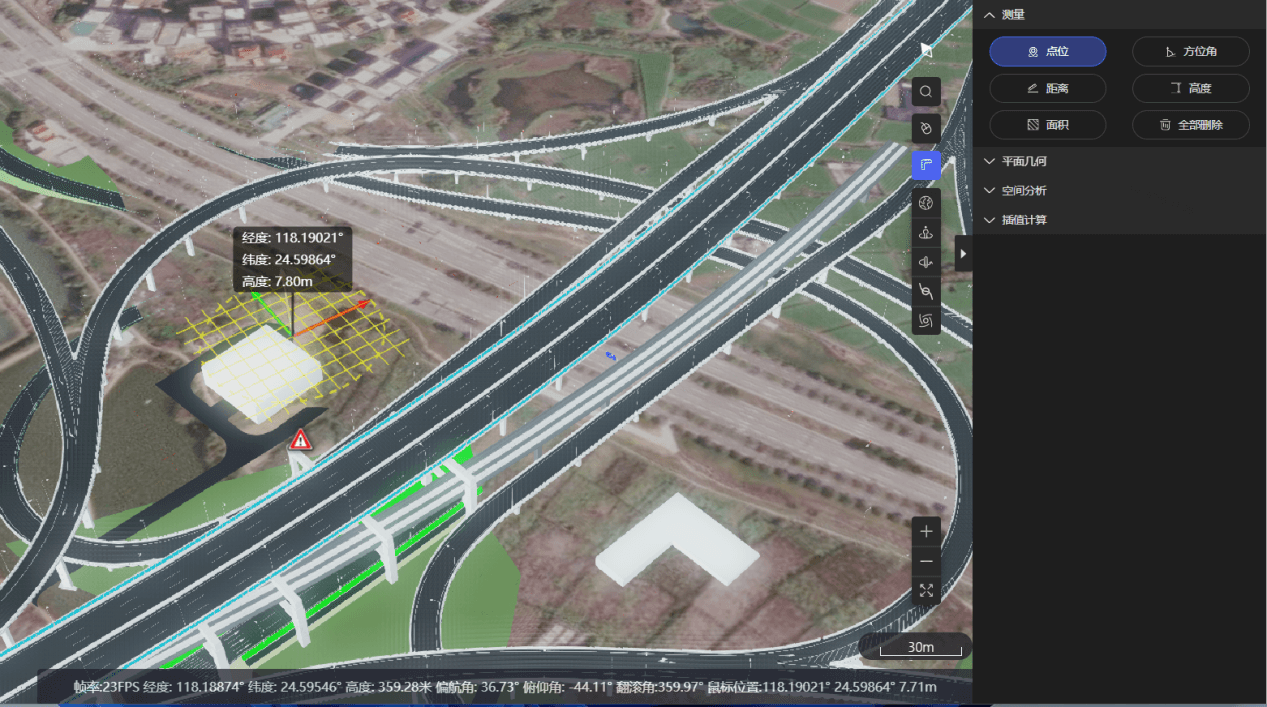Image resolution: width=1267 pixels, height=707 pixels.
Task: Click the globe icon in the toolbar
Action: 926,204
